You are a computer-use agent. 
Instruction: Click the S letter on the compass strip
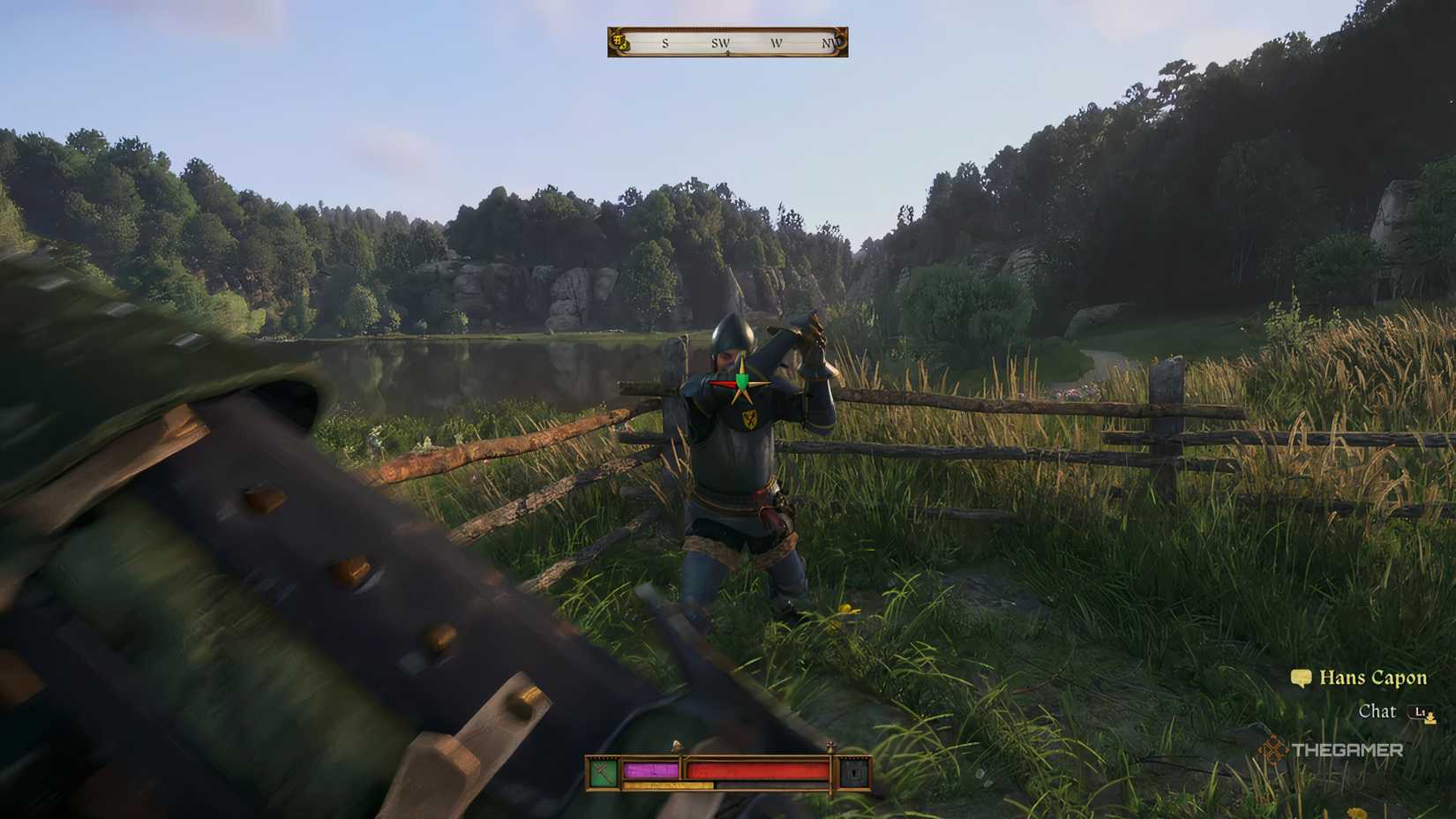[x=665, y=44]
